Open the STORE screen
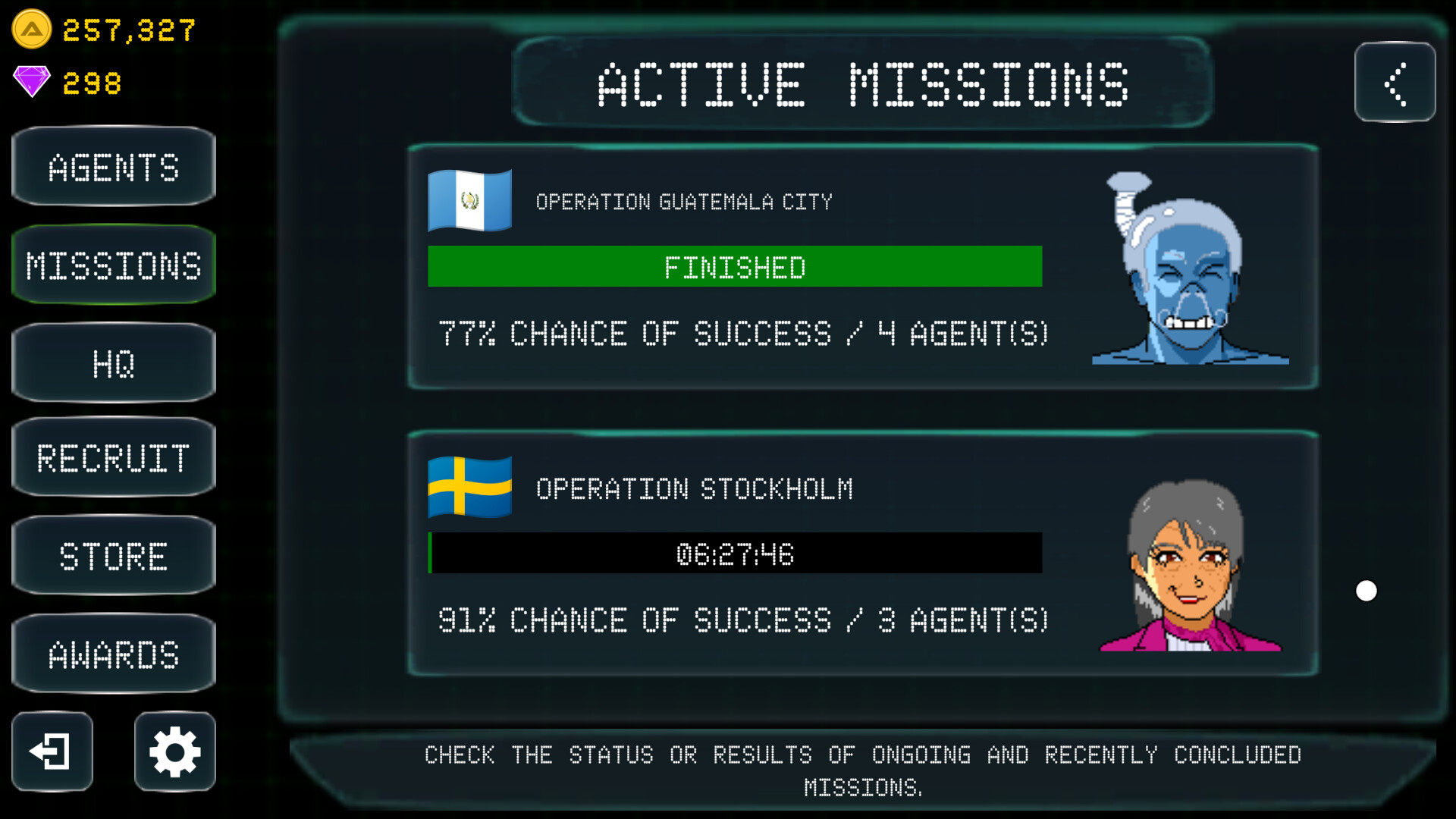 [x=112, y=556]
